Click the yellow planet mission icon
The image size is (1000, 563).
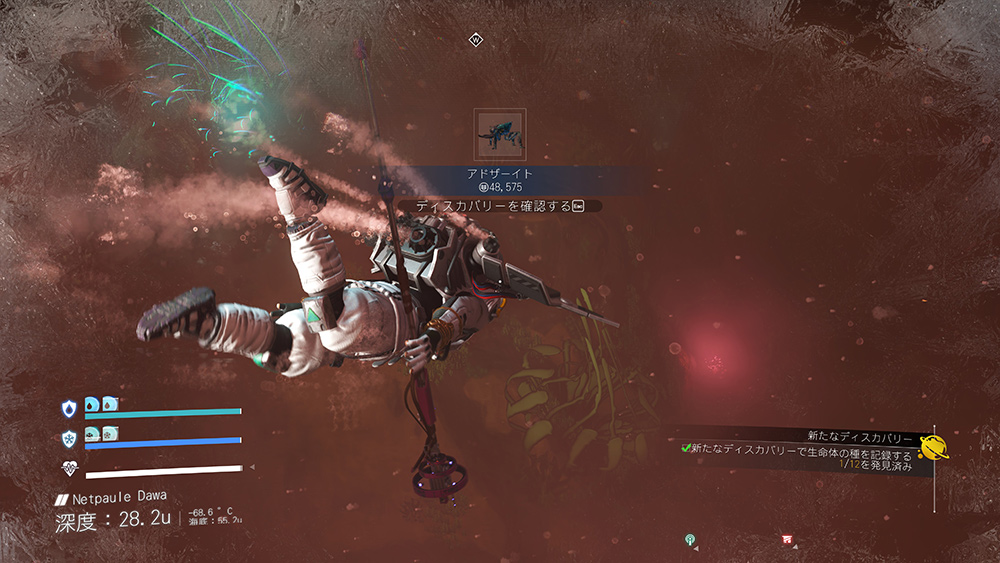[934, 450]
